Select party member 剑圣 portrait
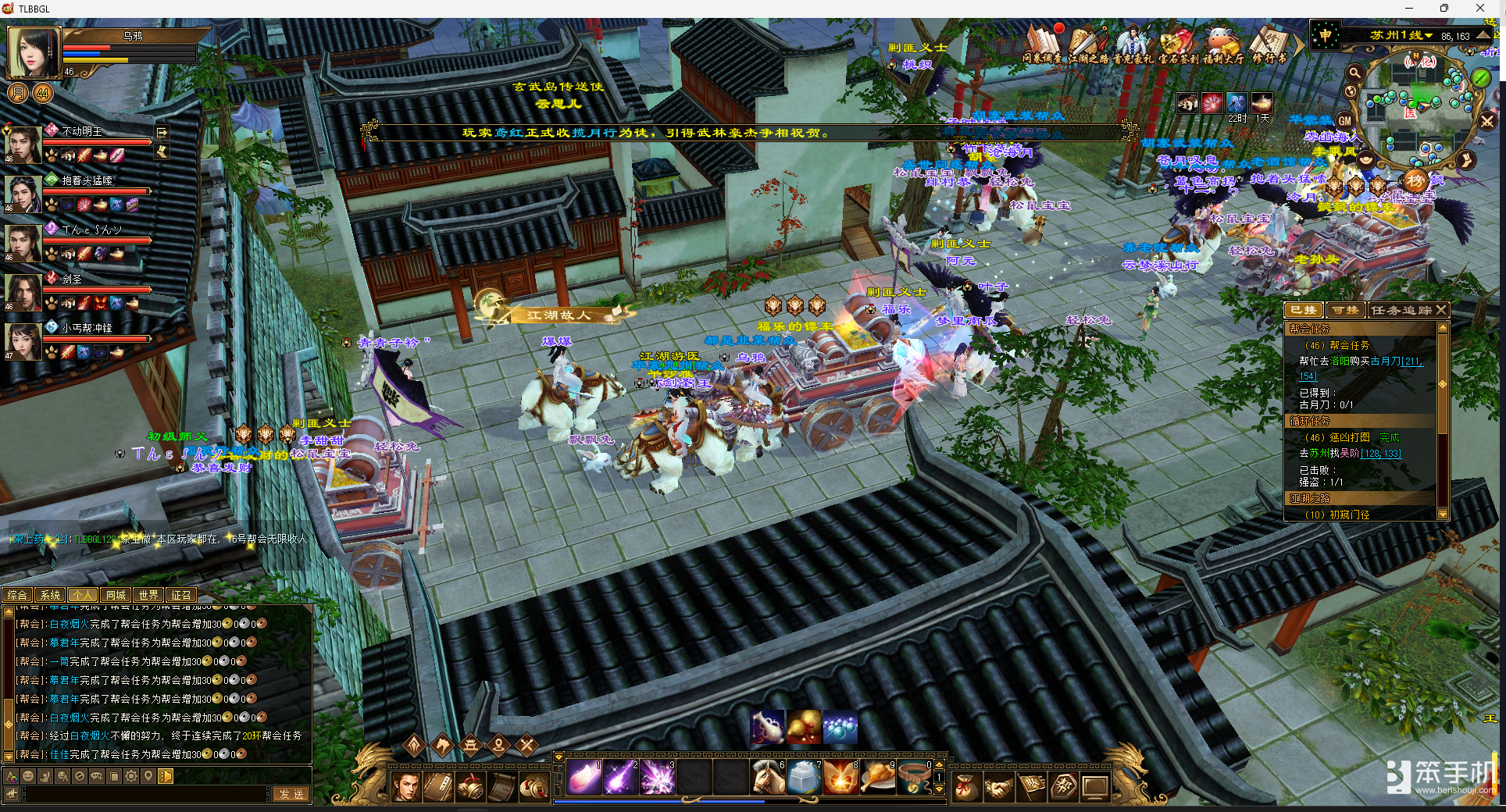 (23, 291)
